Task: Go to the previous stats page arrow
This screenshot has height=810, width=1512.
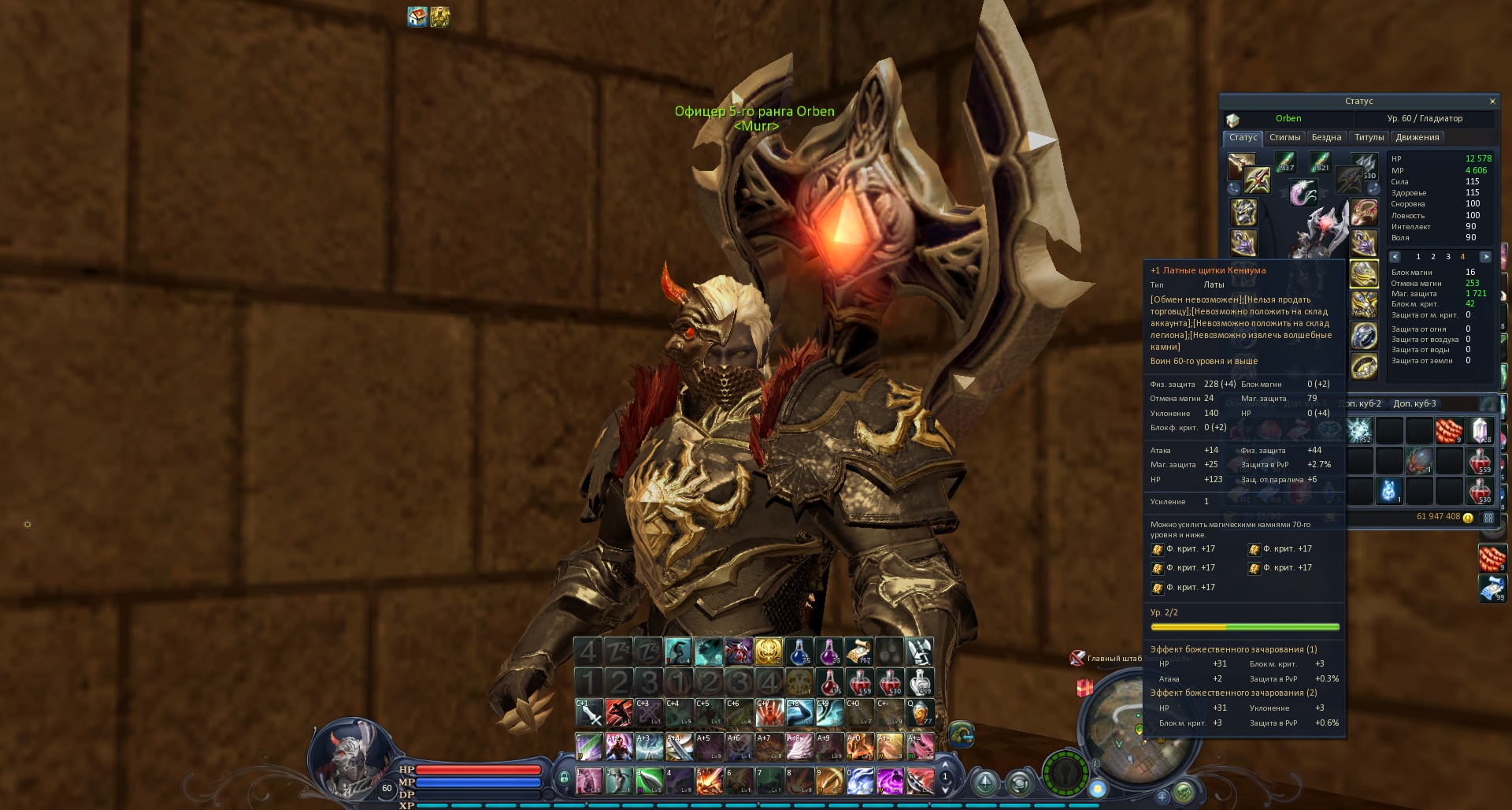Action: tap(1395, 257)
